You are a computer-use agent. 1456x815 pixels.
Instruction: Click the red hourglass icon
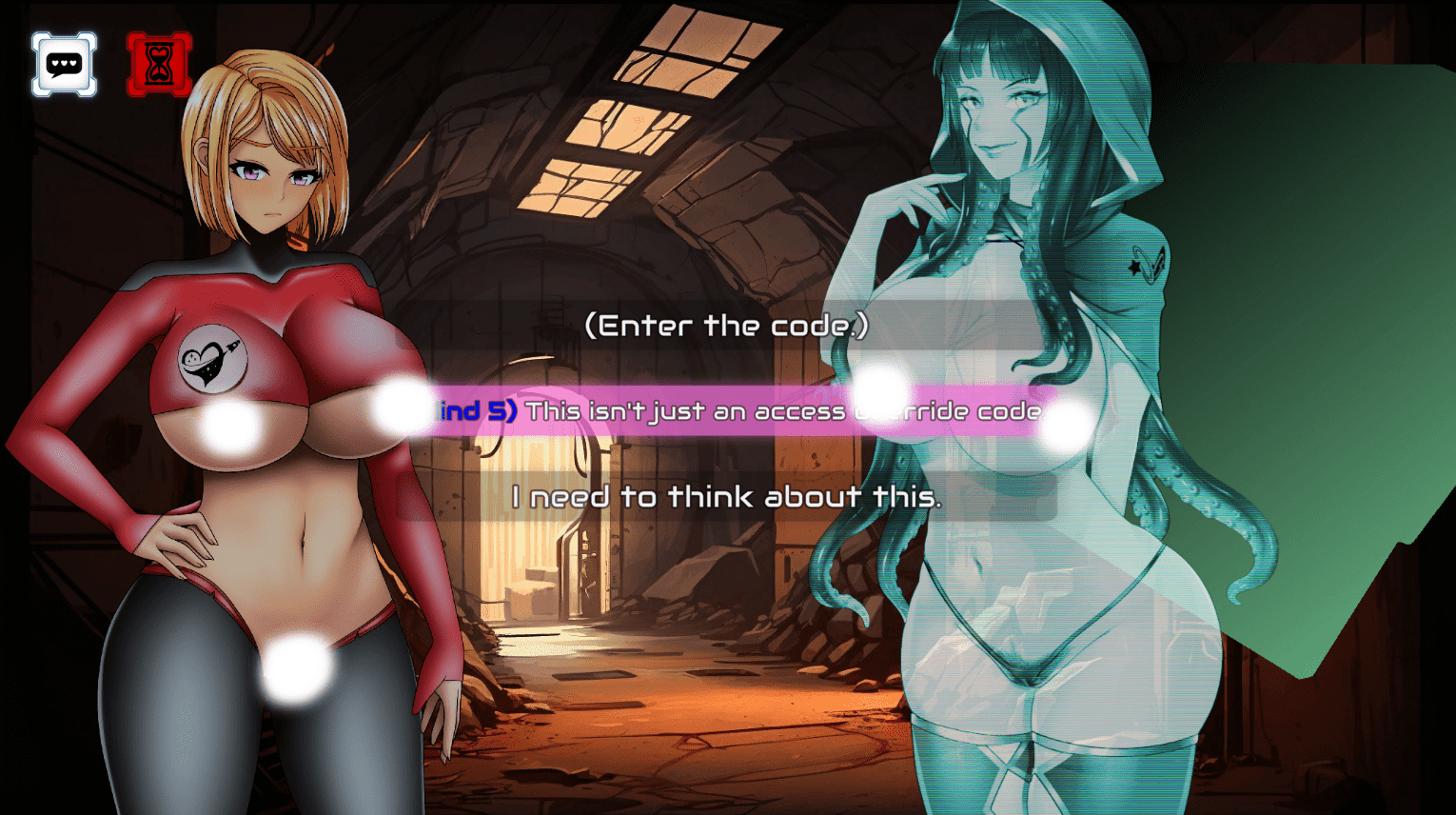click(x=159, y=65)
